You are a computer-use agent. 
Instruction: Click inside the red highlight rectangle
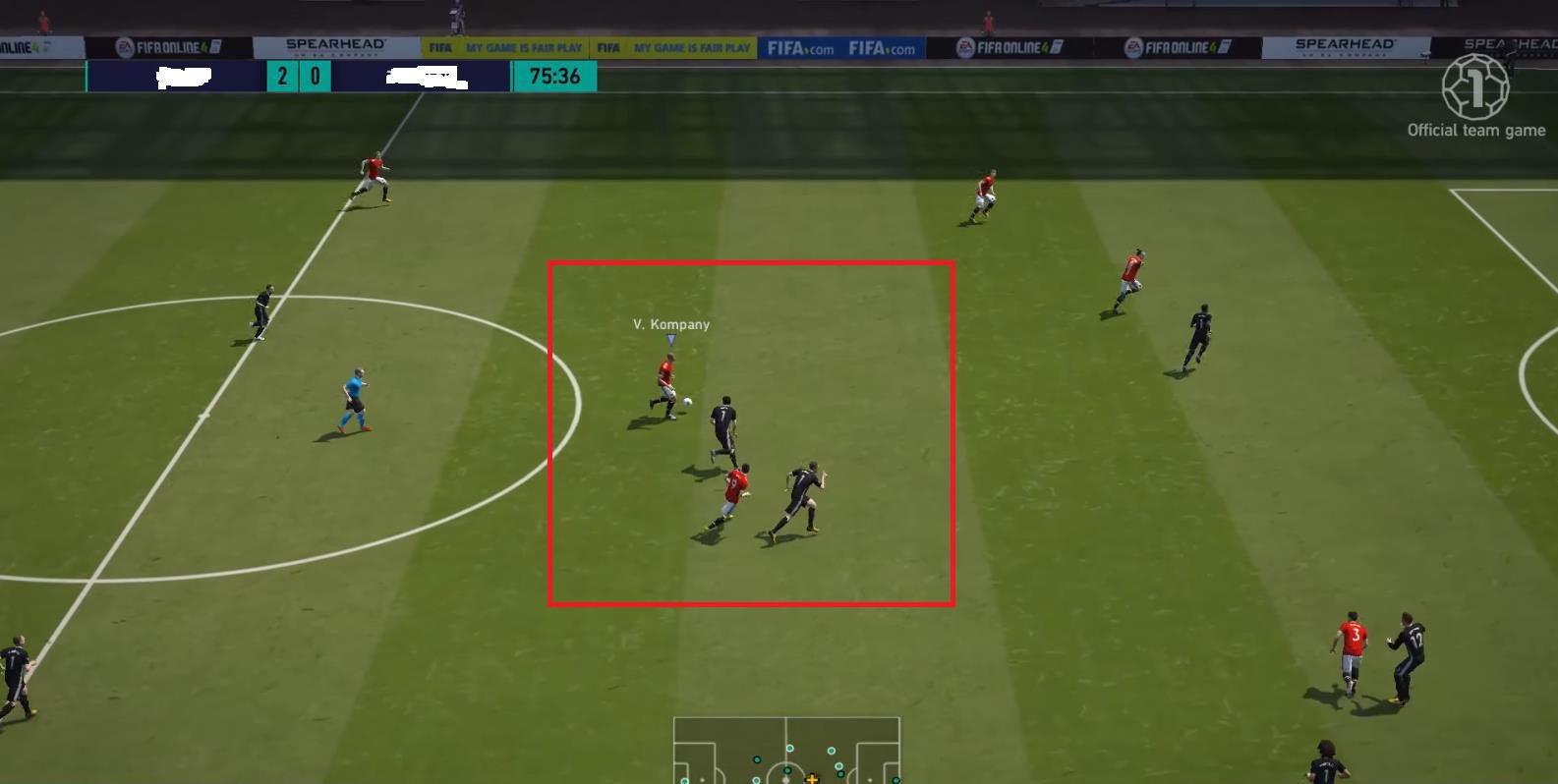pyautogui.click(x=751, y=432)
